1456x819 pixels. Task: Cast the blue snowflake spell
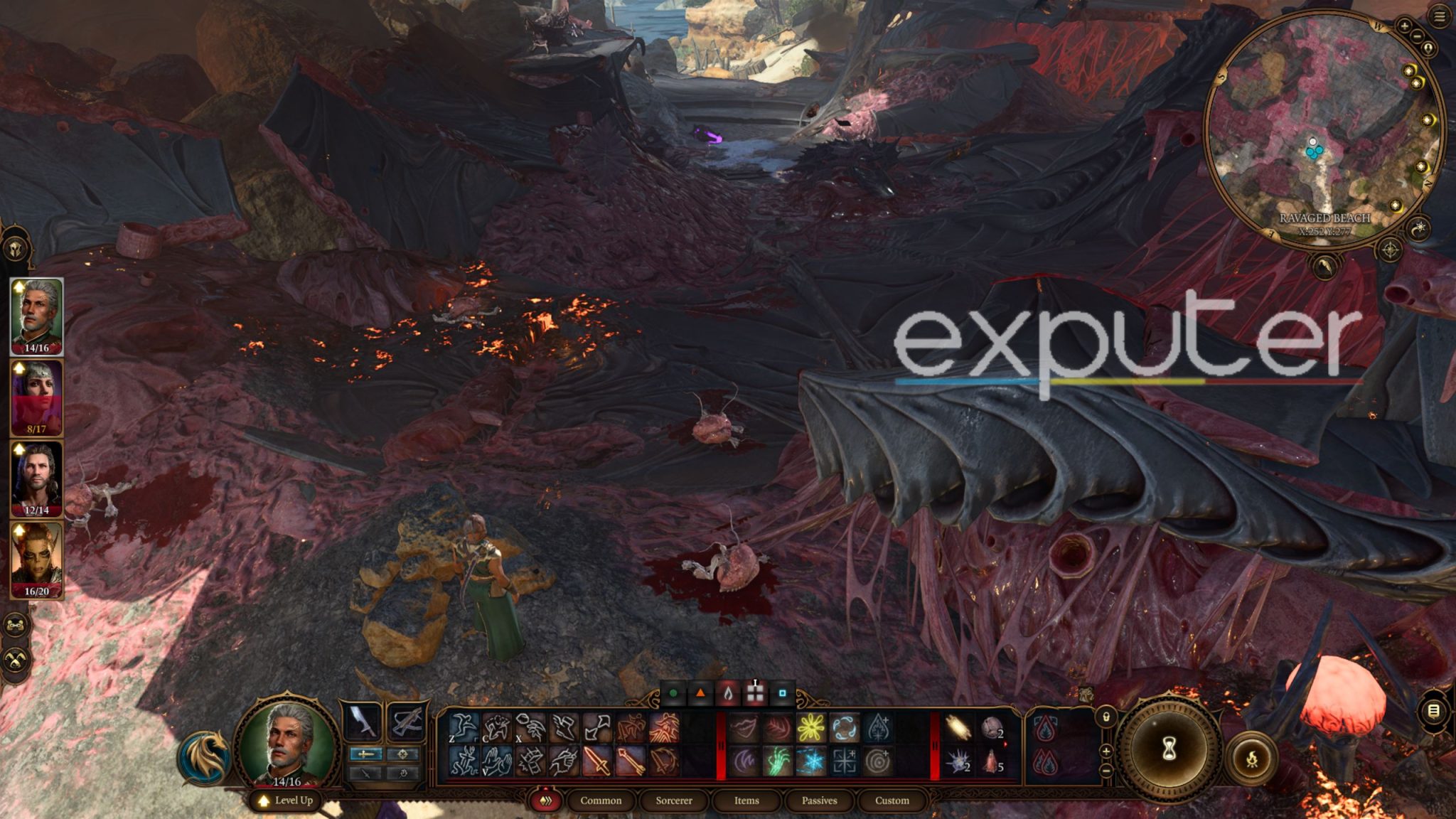tap(810, 761)
